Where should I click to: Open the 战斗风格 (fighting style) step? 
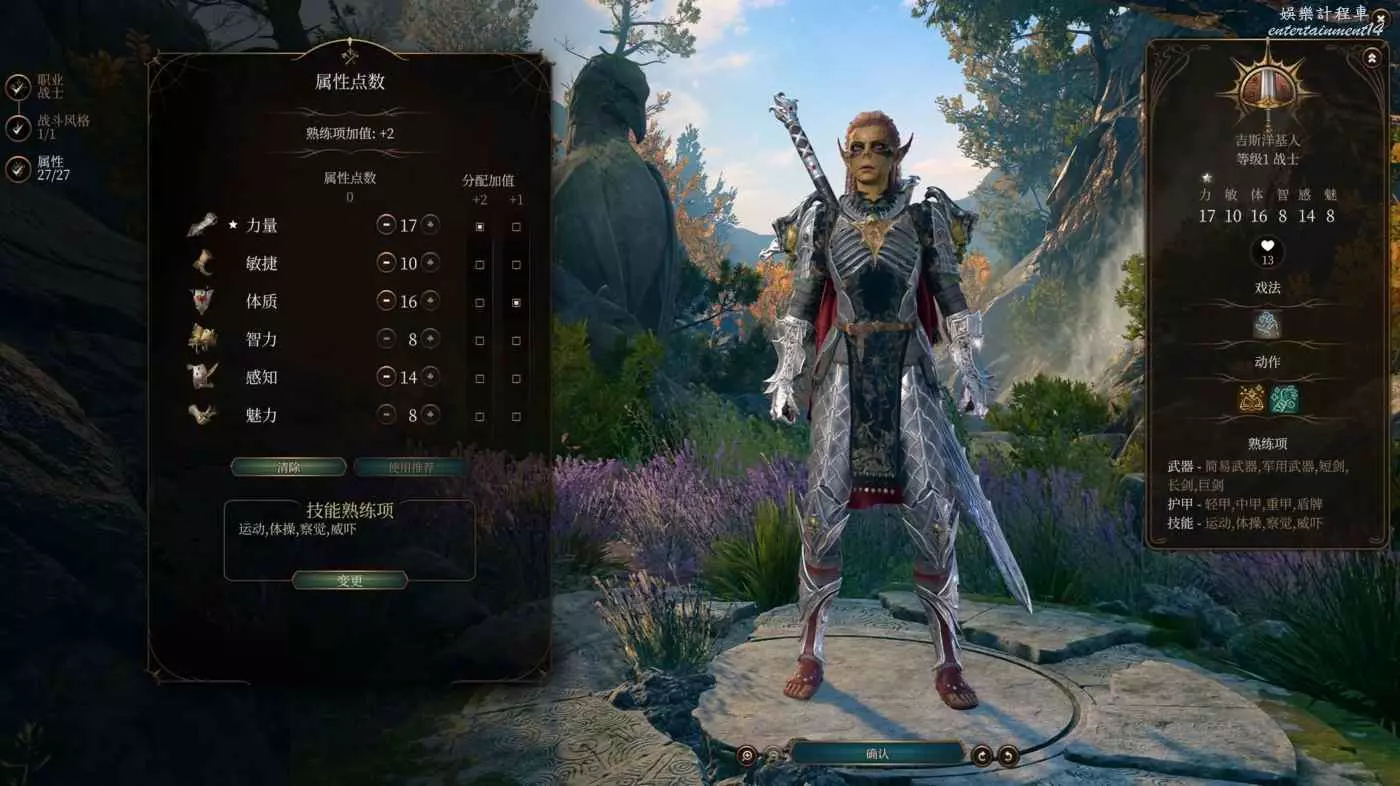[x=18, y=128]
